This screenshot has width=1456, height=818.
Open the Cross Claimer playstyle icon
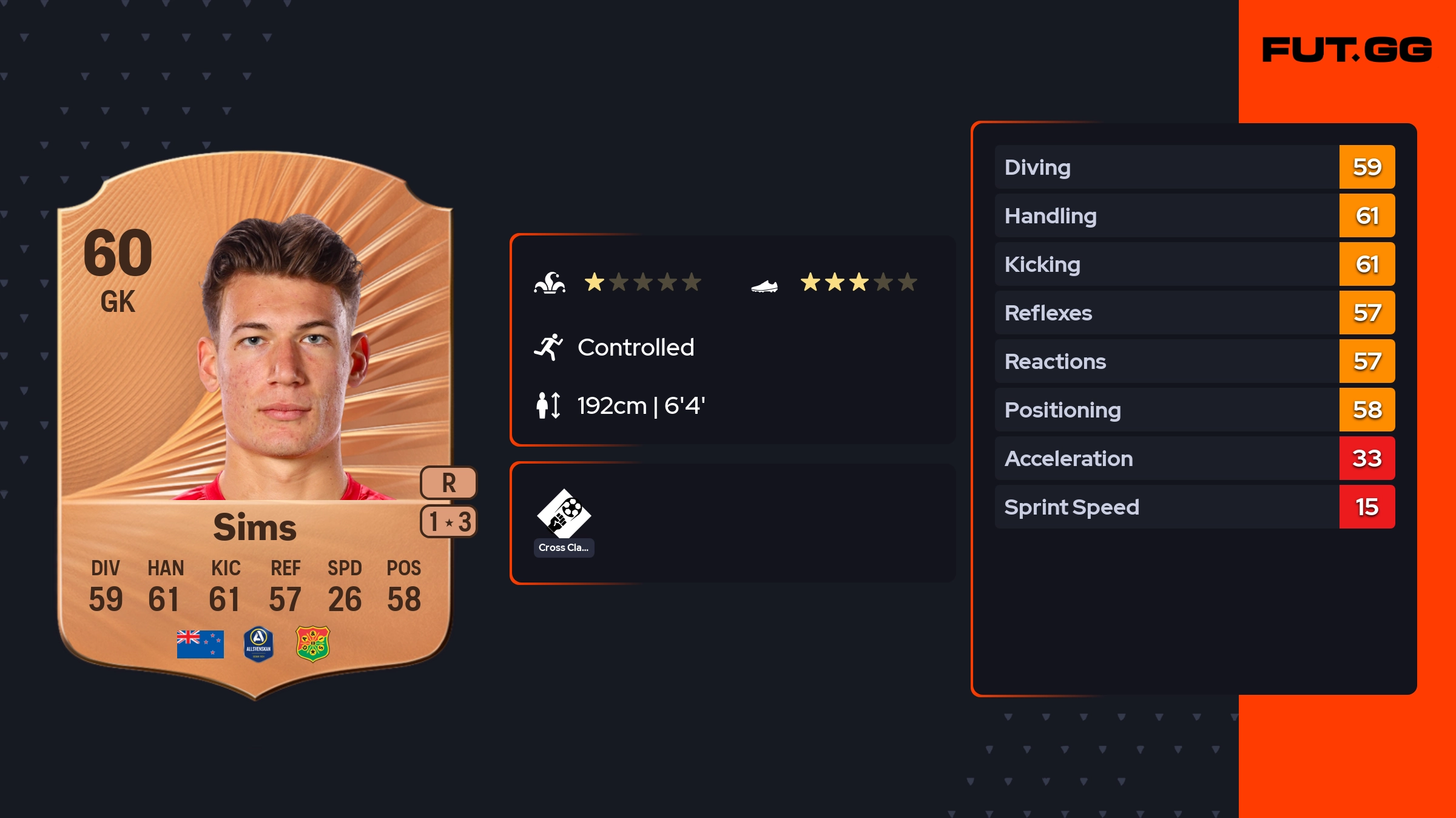coord(564,515)
